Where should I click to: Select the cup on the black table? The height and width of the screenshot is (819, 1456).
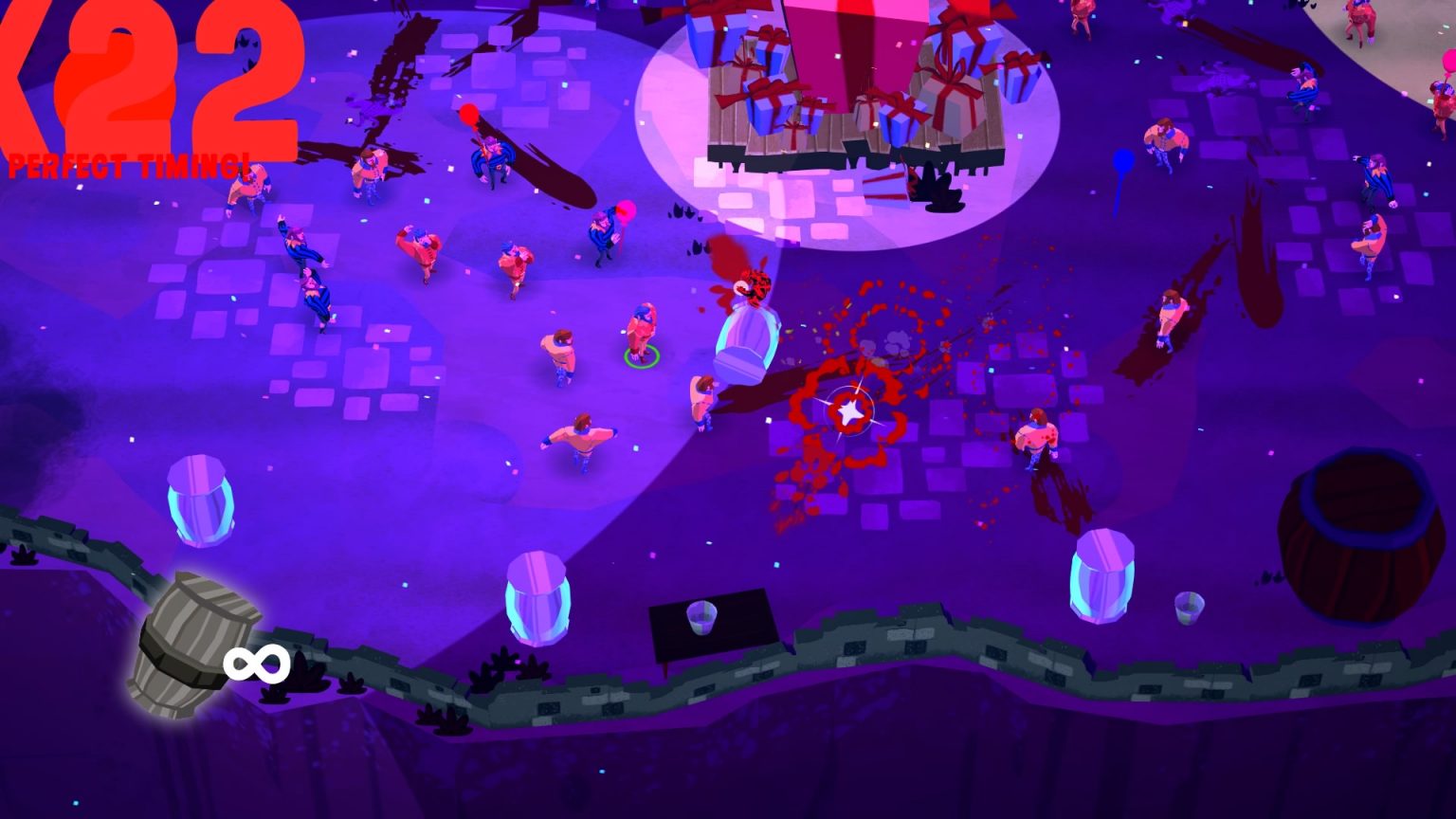pos(703,616)
